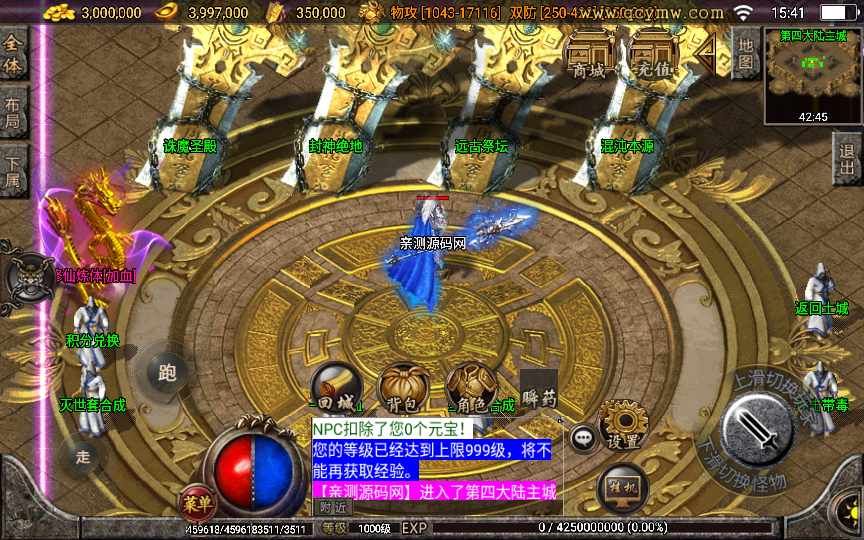Tap the 退出 exit button
Screen dimensions: 864x540
tap(846, 160)
